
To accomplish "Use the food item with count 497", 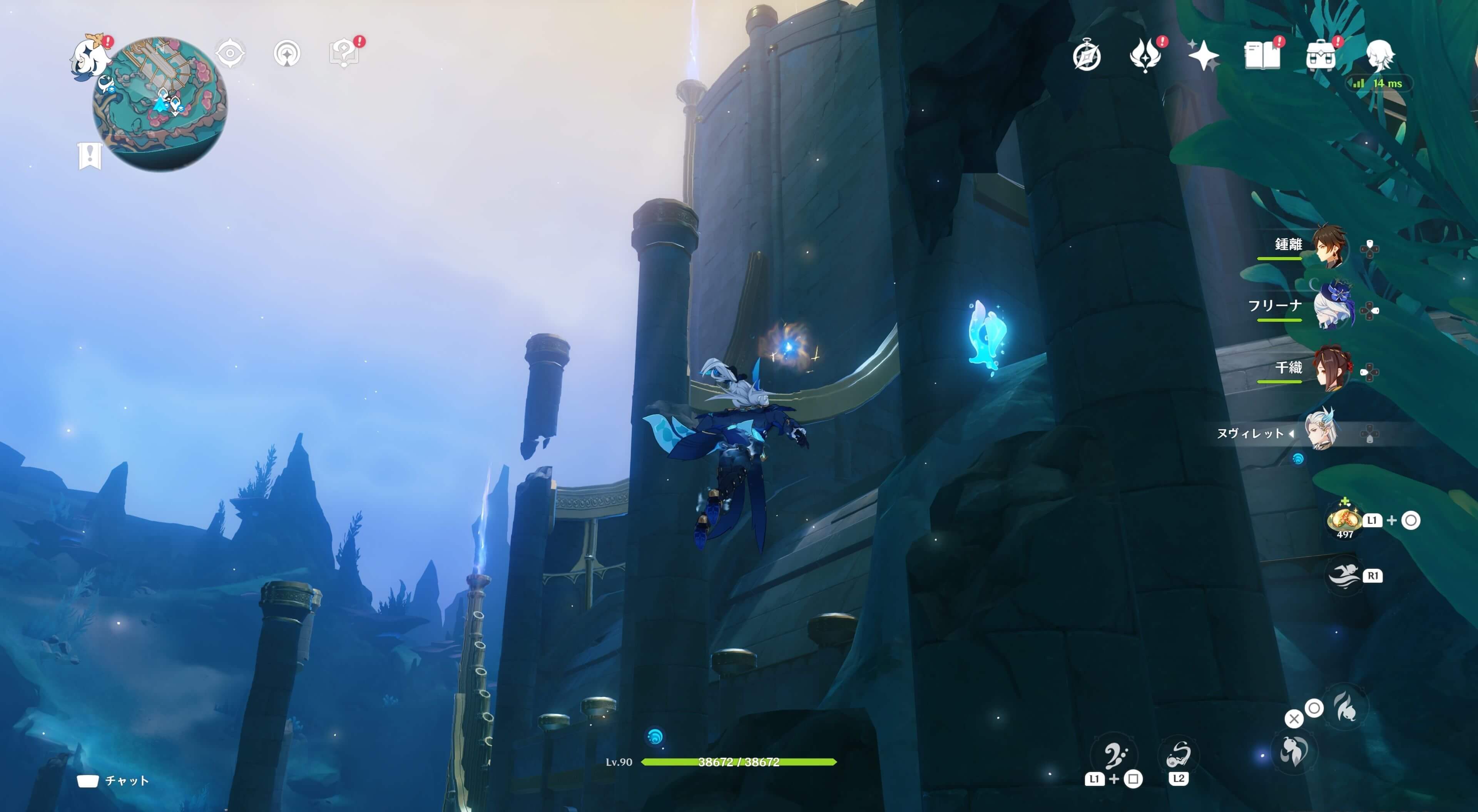I will click(1344, 520).
